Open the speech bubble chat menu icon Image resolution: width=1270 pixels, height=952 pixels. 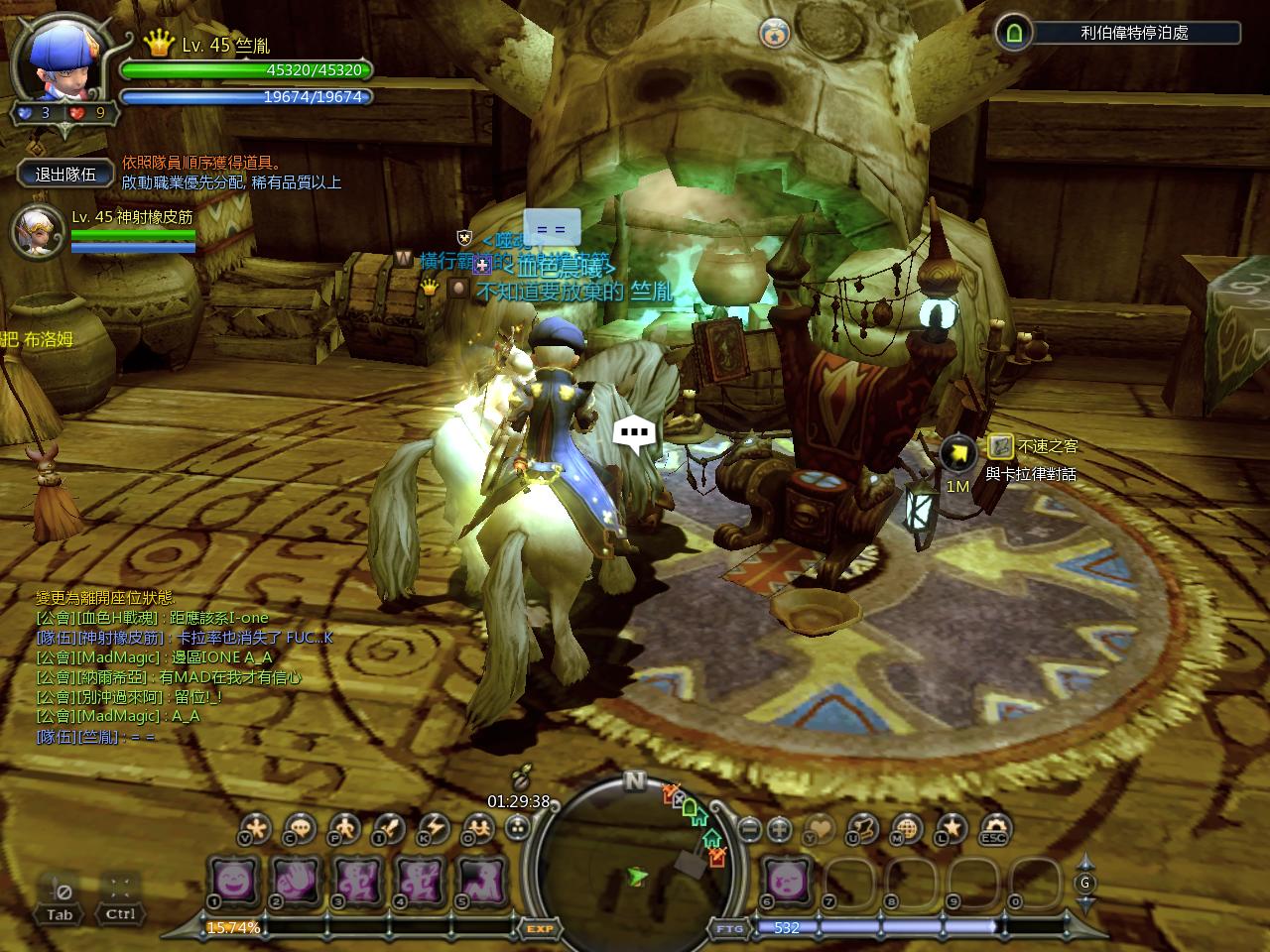[x=300, y=827]
